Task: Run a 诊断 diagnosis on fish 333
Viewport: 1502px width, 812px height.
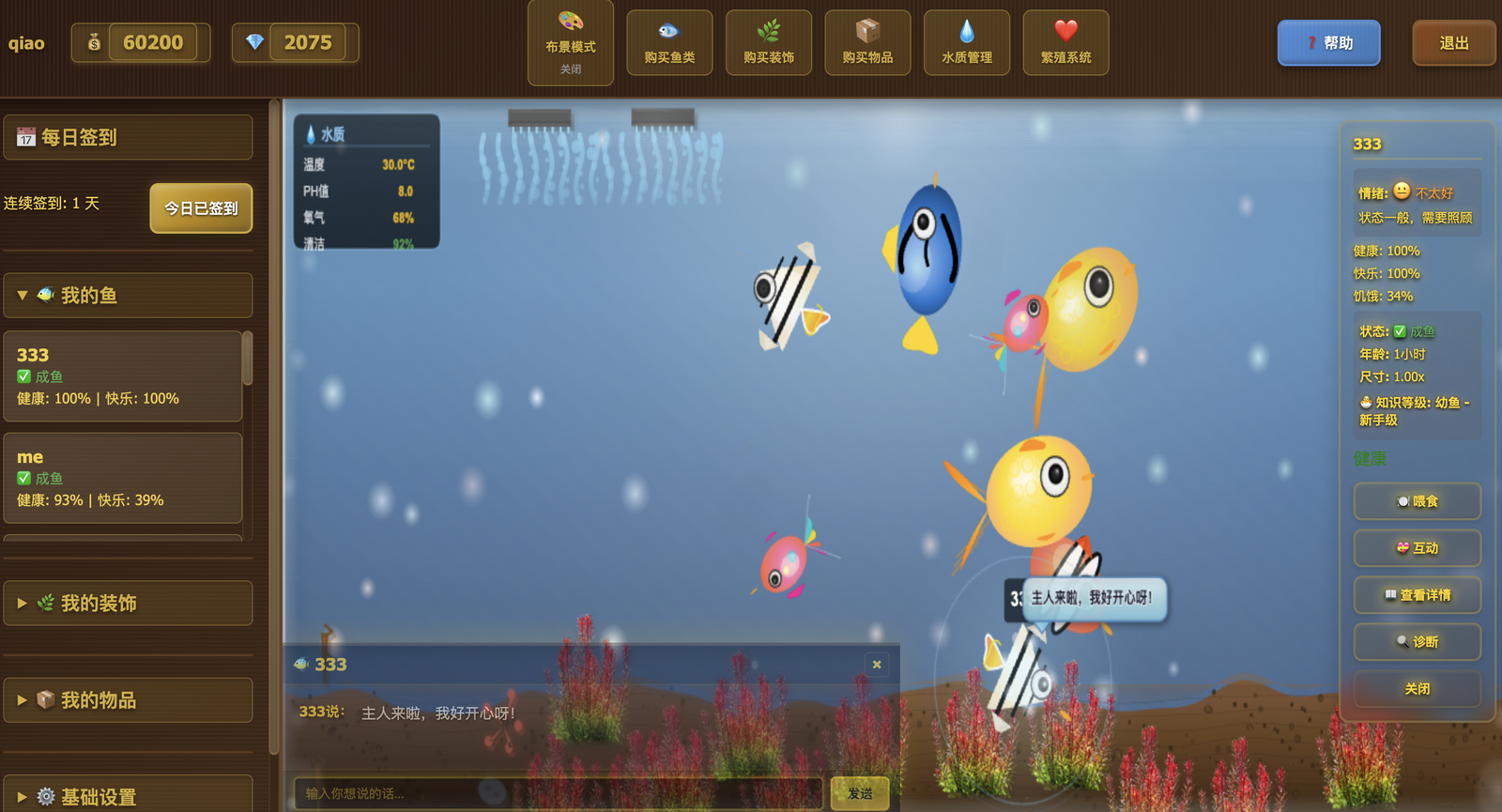Action: point(1417,642)
